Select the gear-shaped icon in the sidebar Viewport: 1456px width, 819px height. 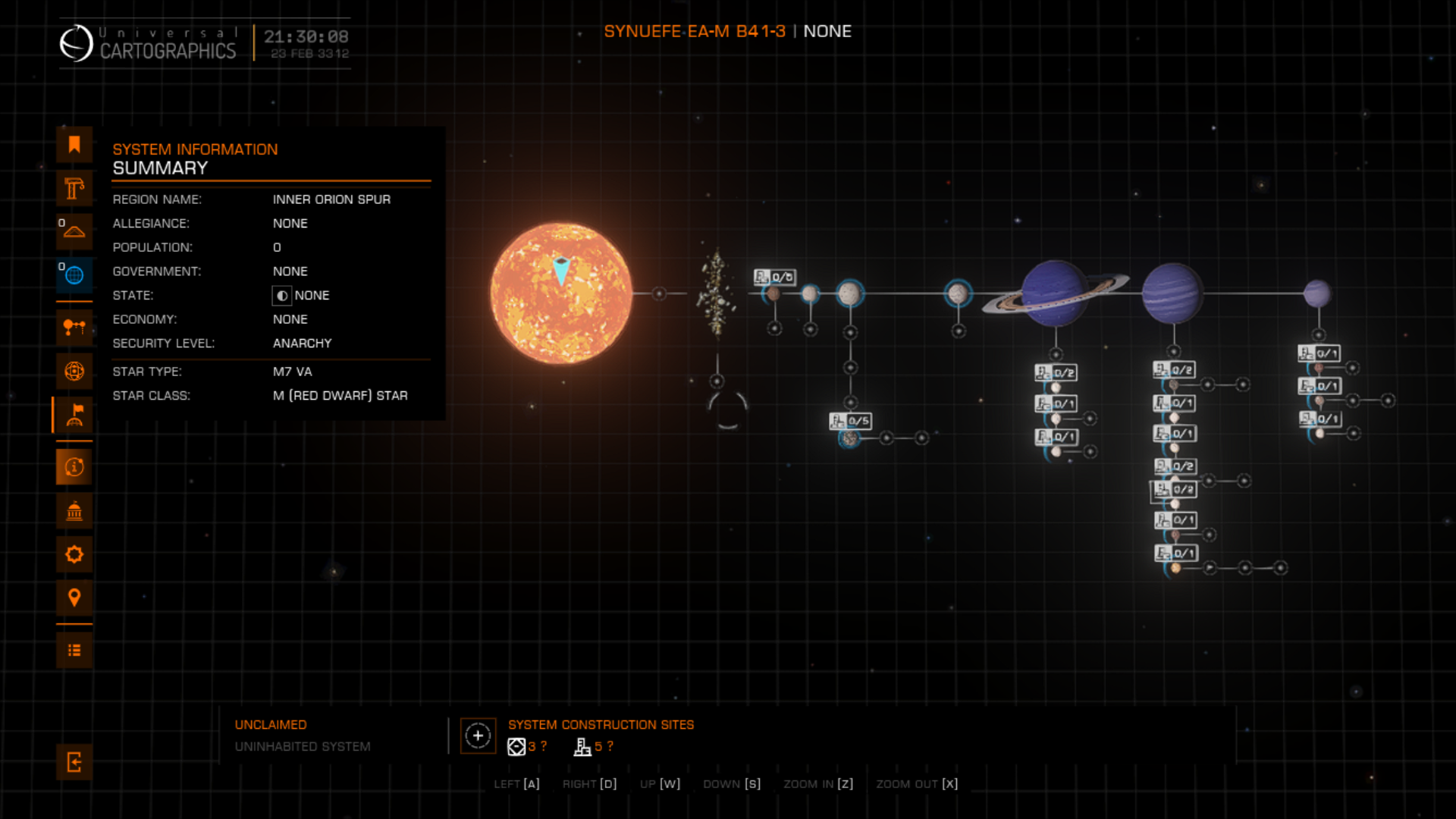pyautogui.click(x=74, y=554)
